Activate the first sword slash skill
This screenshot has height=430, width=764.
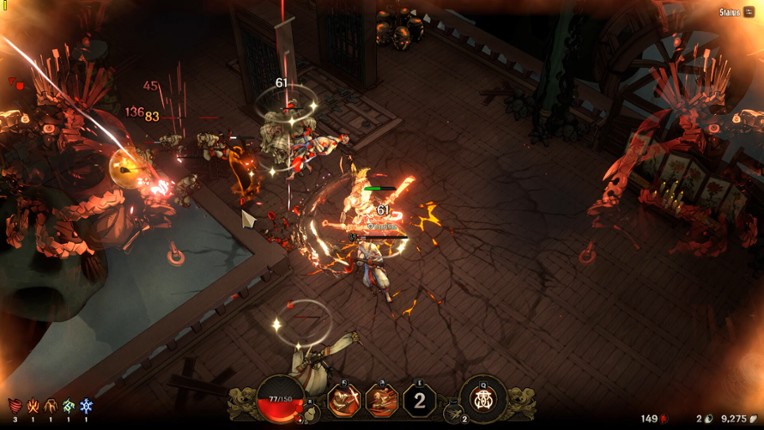pyautogui.click(x=342, y=400)
